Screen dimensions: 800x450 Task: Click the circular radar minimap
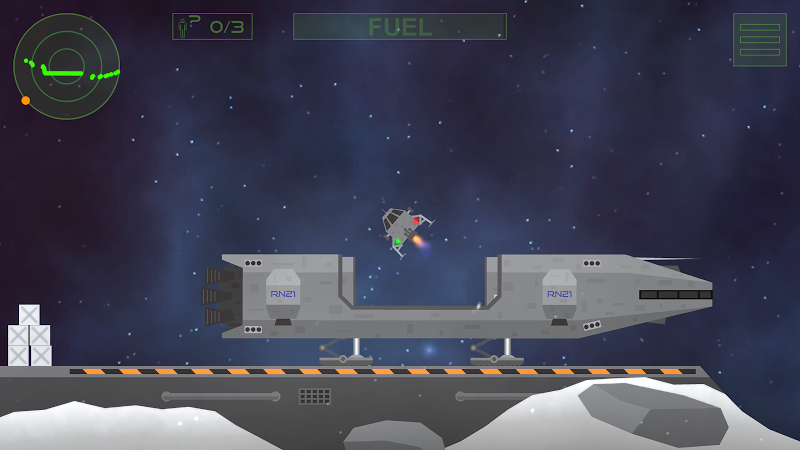coord(66,66)
